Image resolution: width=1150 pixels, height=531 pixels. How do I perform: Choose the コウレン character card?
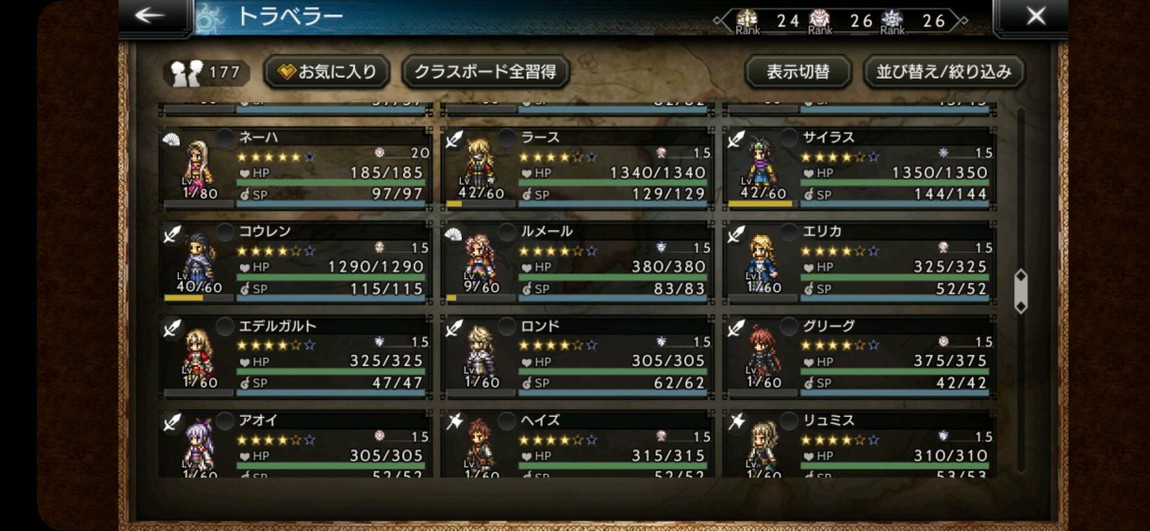pyautogui.click(x=296, y=261)
